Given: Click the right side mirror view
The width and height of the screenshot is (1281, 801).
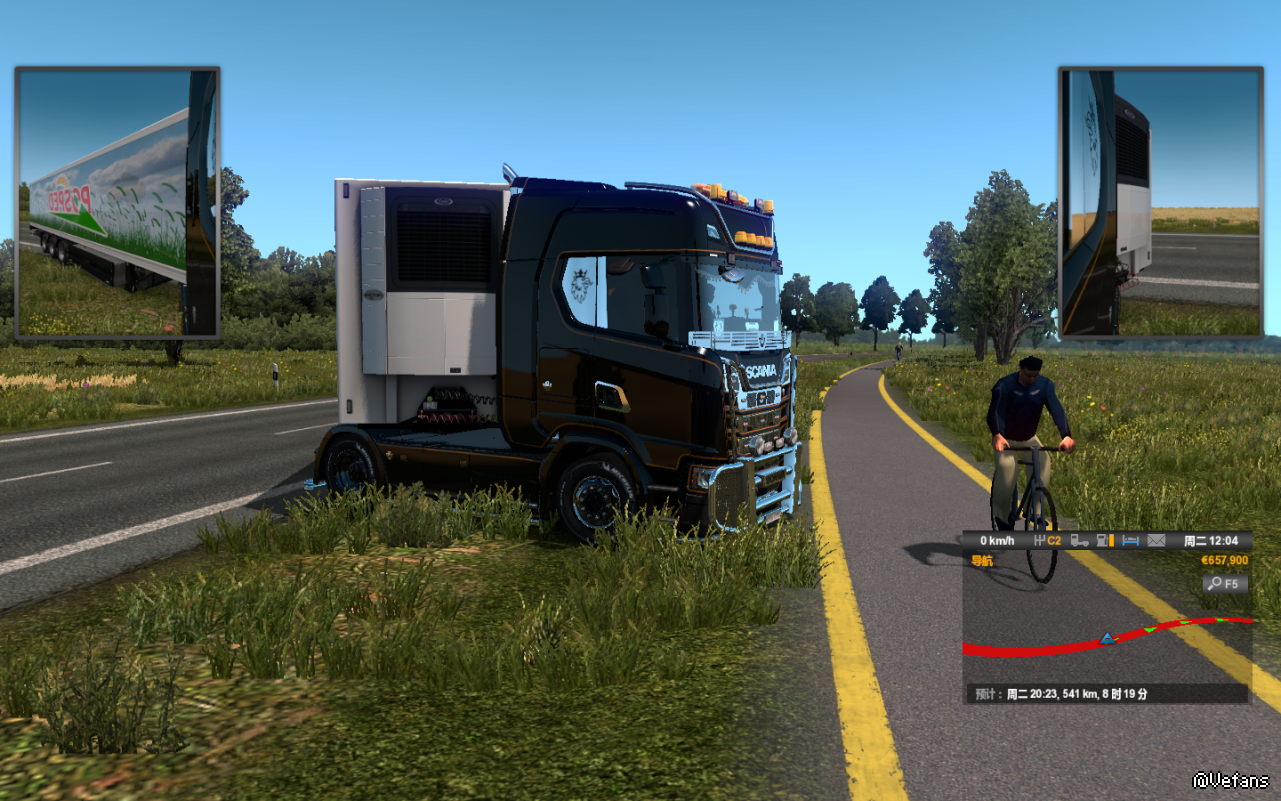Looking at the screenshot, I should tap(1161, 202).
